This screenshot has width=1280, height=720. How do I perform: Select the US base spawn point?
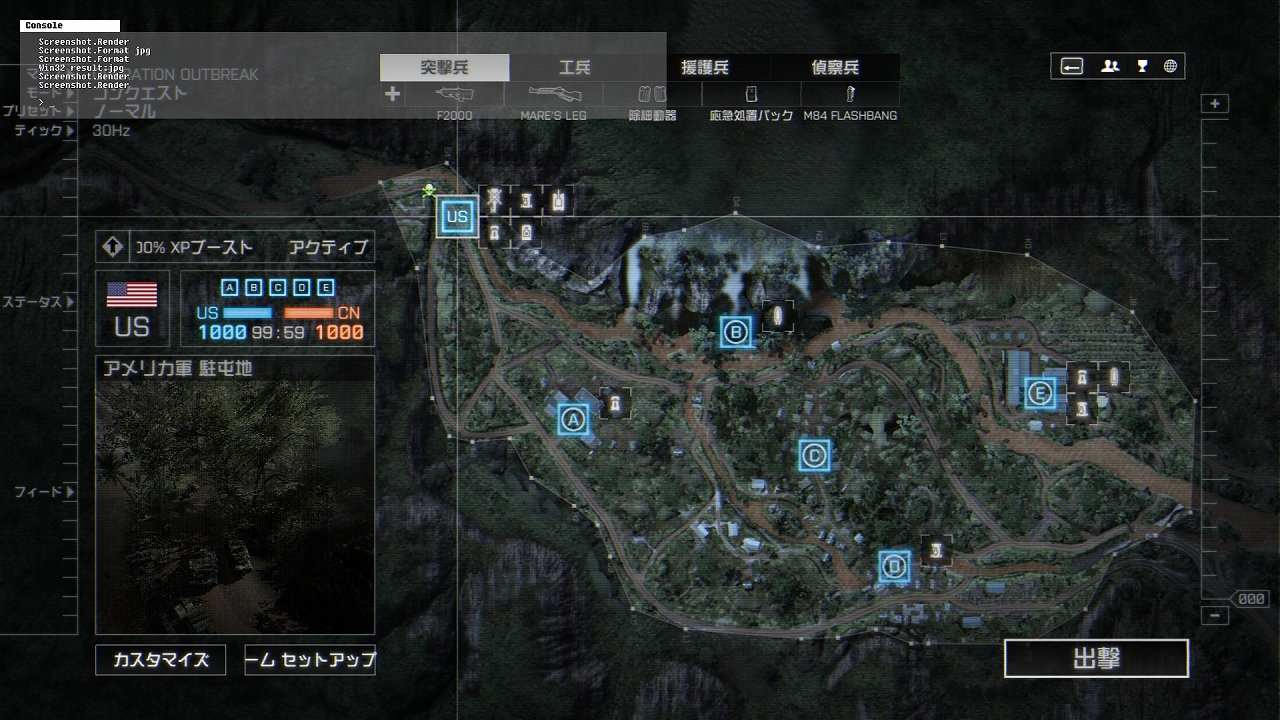pyautogui.click(x=457, y=216)
